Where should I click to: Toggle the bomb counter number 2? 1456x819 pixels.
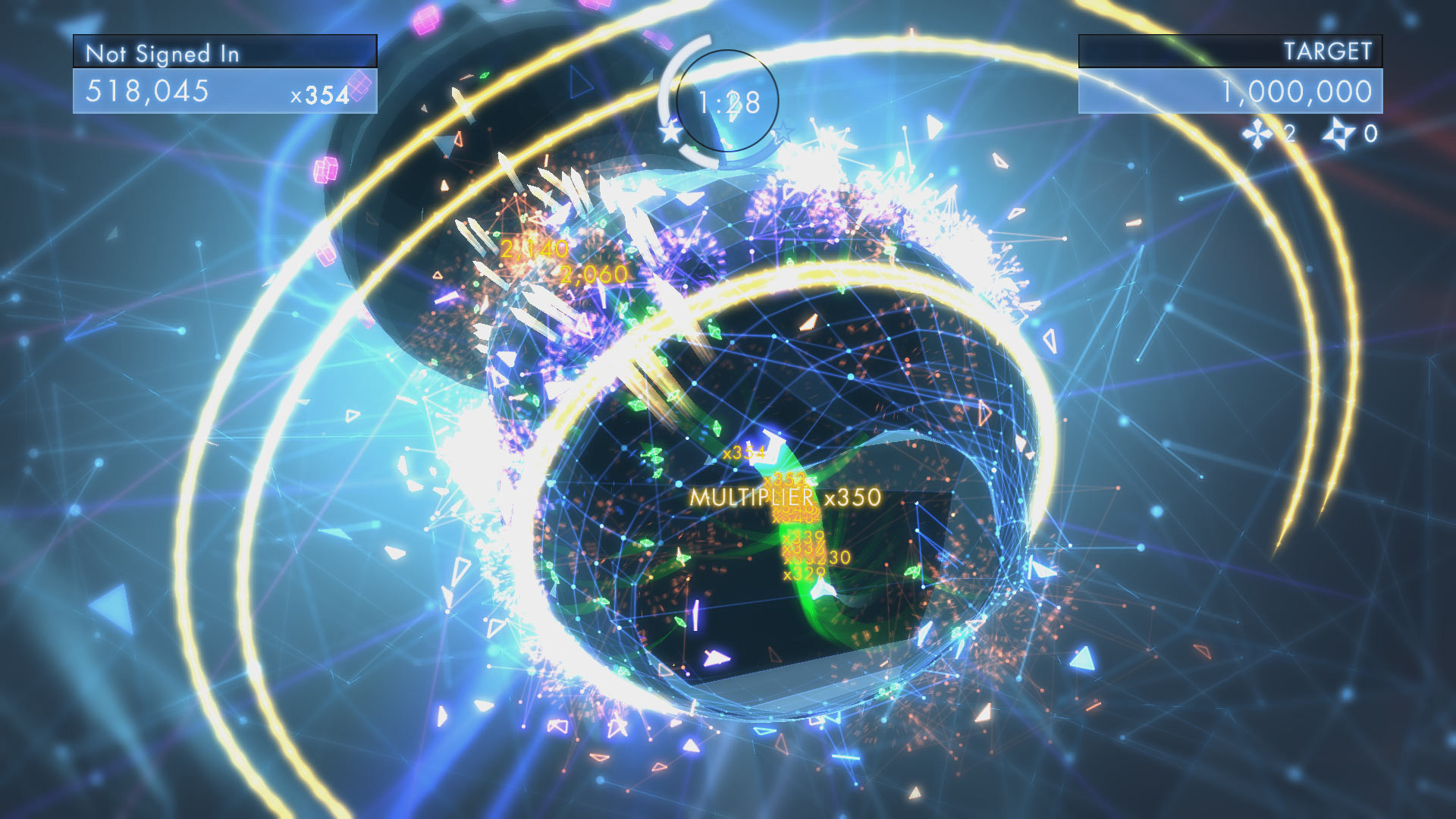(1291, 133)
